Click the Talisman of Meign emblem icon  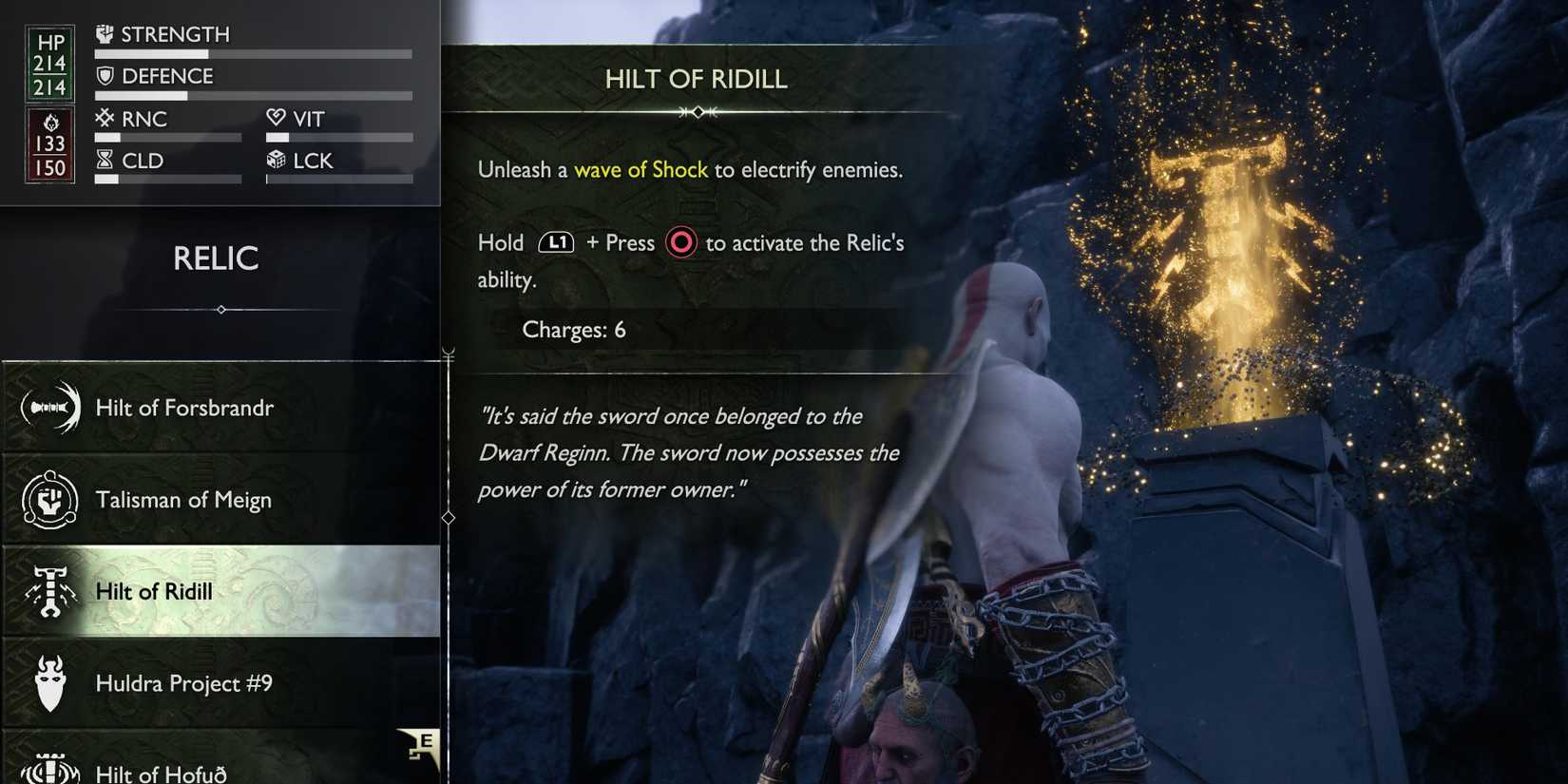(52, 498)
